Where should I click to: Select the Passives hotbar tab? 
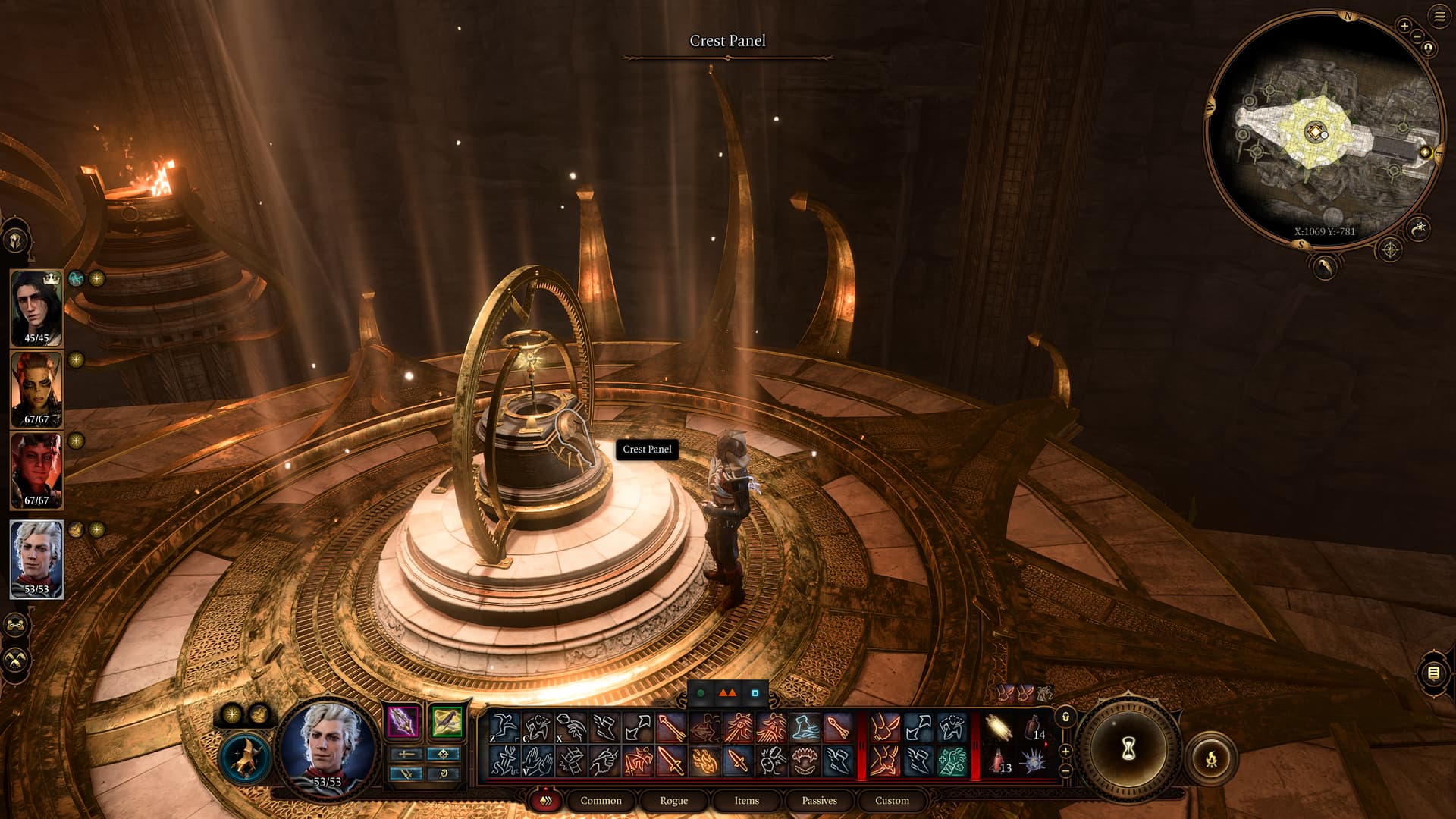(x=819, y=800)
